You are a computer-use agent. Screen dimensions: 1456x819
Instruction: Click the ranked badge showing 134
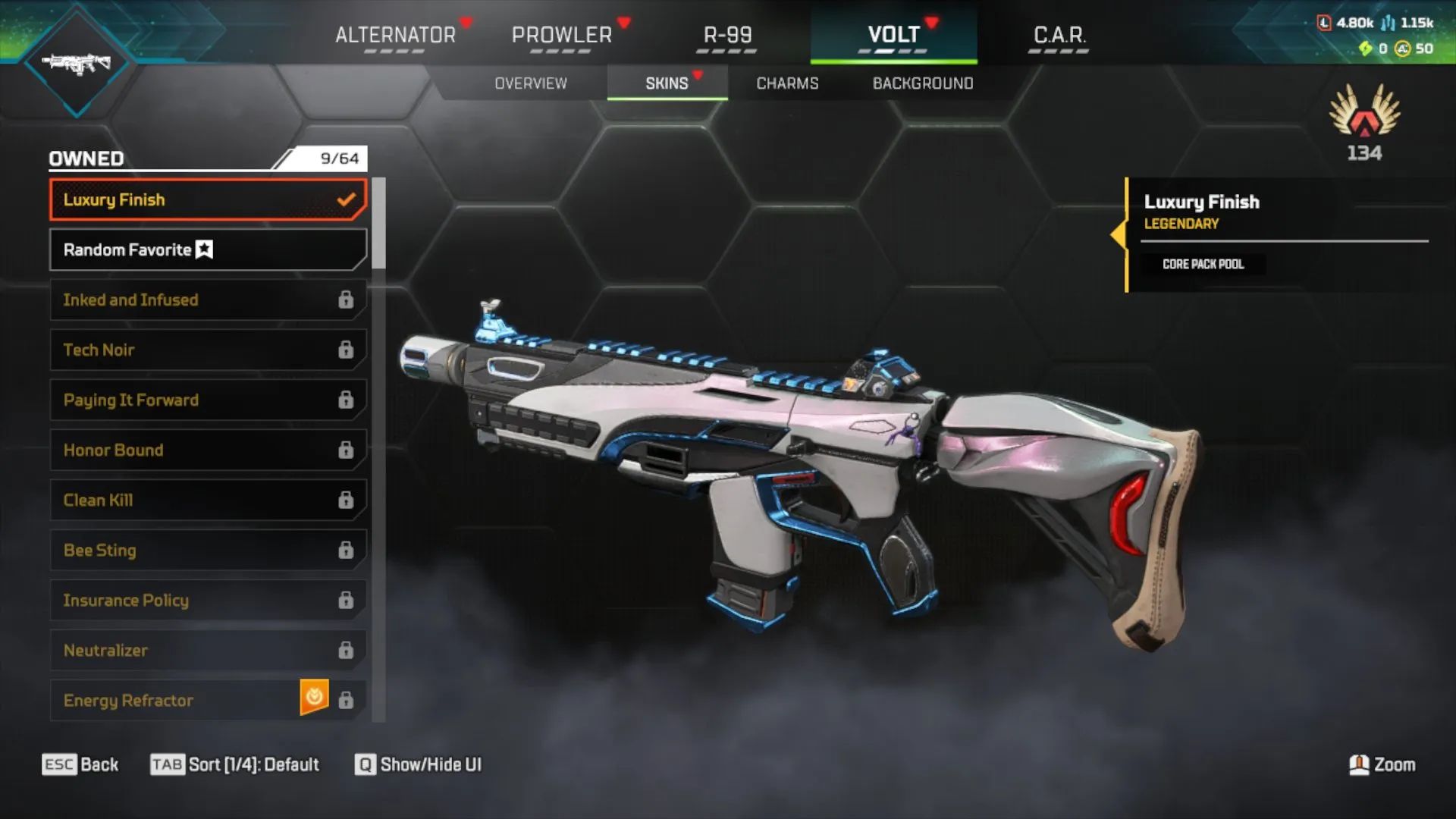tap(1364, 125)
